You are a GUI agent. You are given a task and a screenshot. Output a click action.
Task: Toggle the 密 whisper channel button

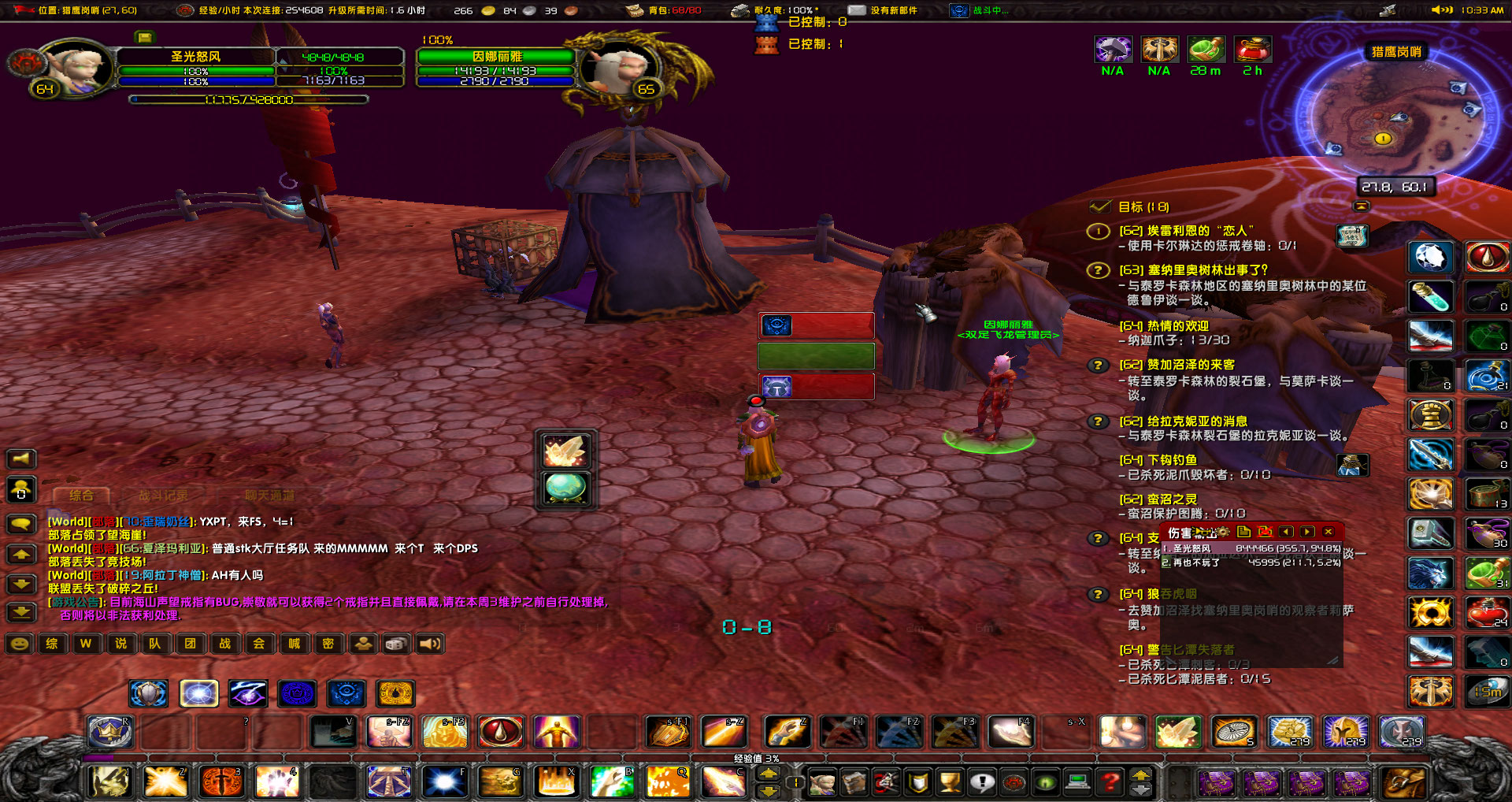pos(329,644)
